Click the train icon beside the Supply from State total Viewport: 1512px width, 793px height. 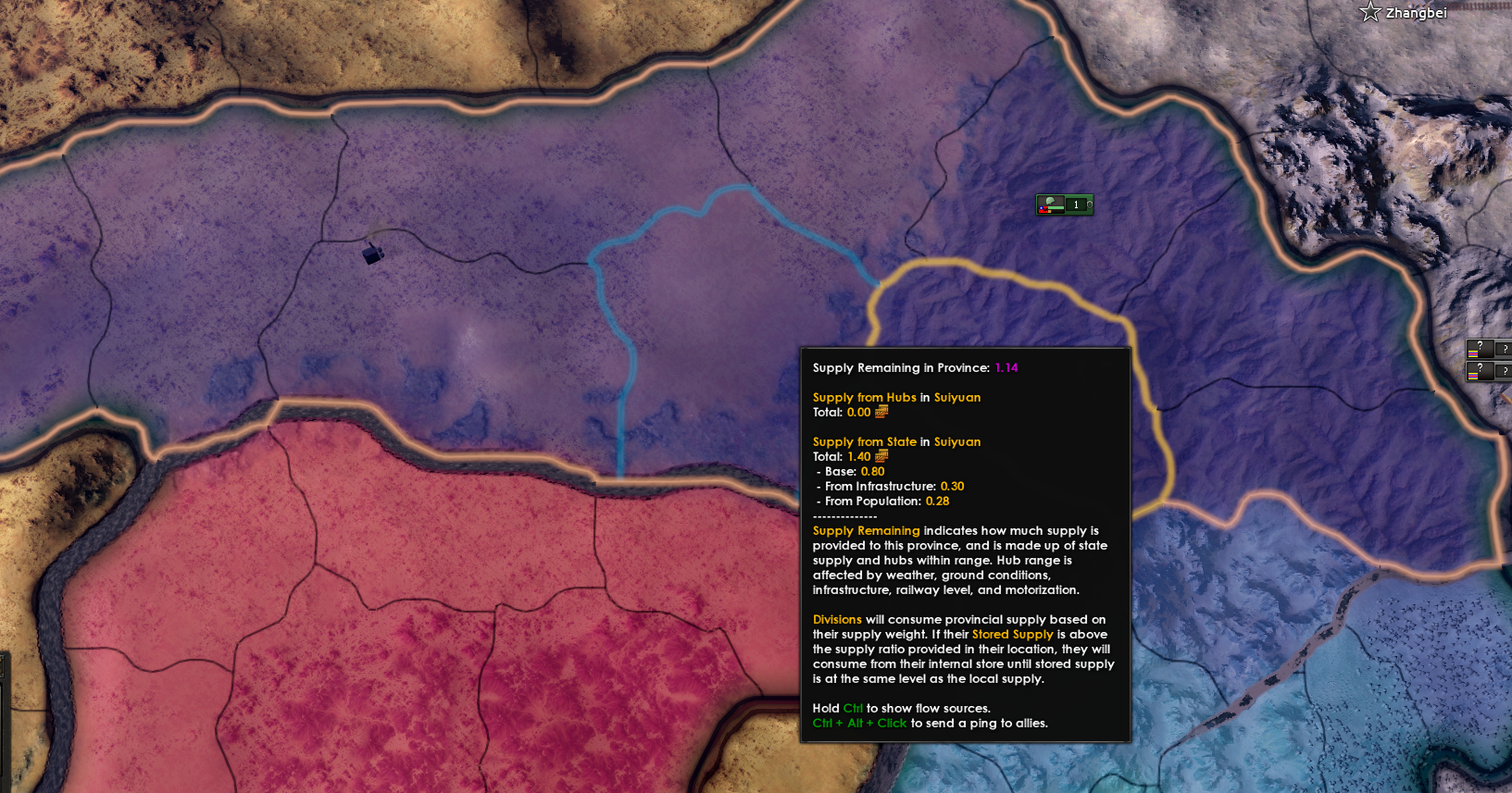[x=881, y=456]
